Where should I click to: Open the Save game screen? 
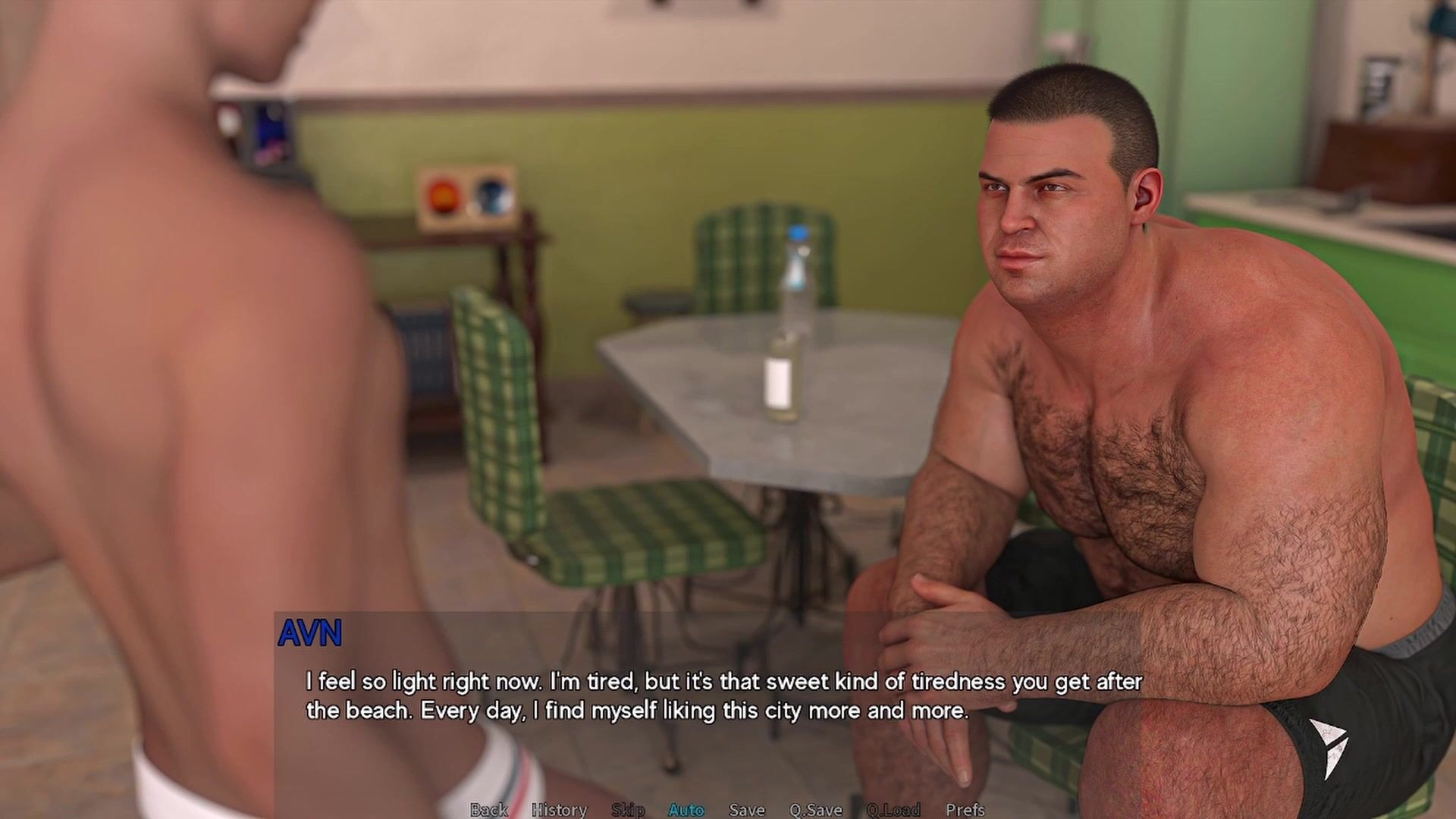point(747,810)
